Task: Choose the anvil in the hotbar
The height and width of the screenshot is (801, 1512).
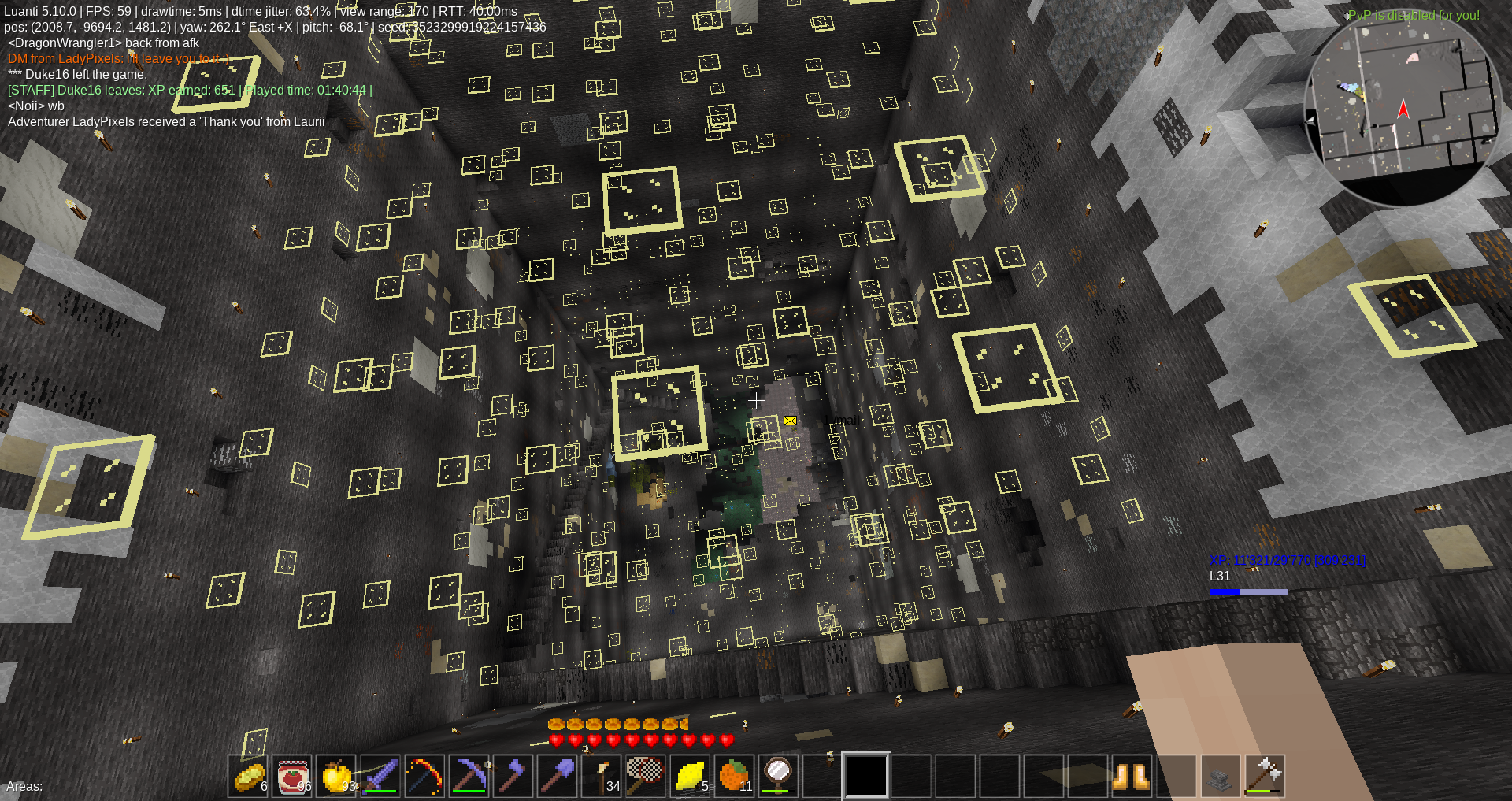Action: [x=1219, y=776]
